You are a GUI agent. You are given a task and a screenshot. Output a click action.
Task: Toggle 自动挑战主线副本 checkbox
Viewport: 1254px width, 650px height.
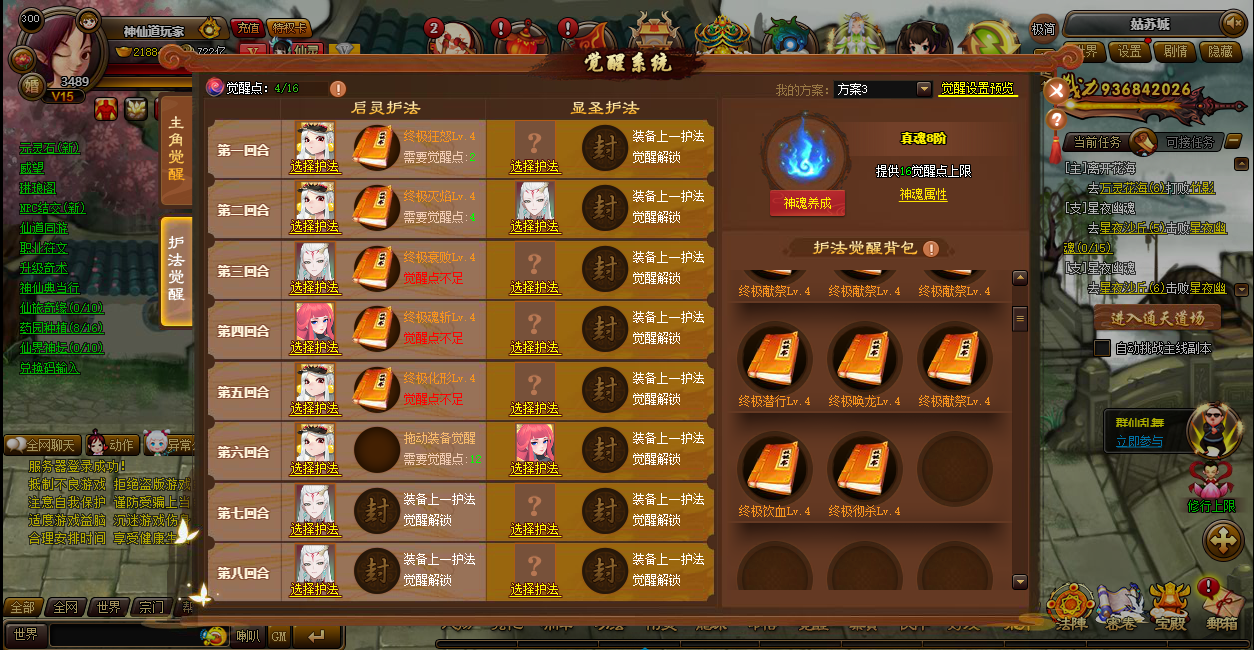(1102, 348)
